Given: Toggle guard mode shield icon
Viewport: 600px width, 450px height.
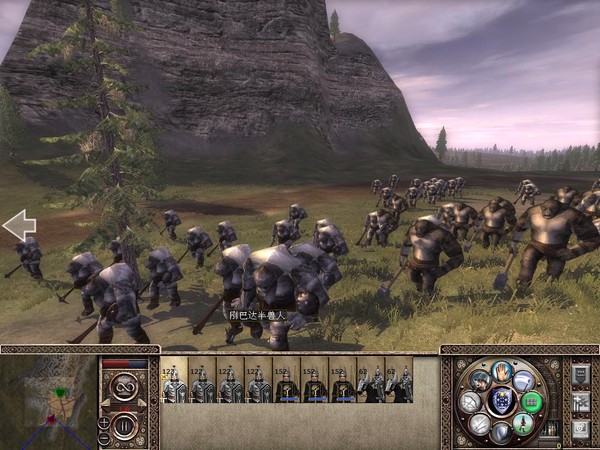Looking at the screenshot, I should (x=502, y=432).
